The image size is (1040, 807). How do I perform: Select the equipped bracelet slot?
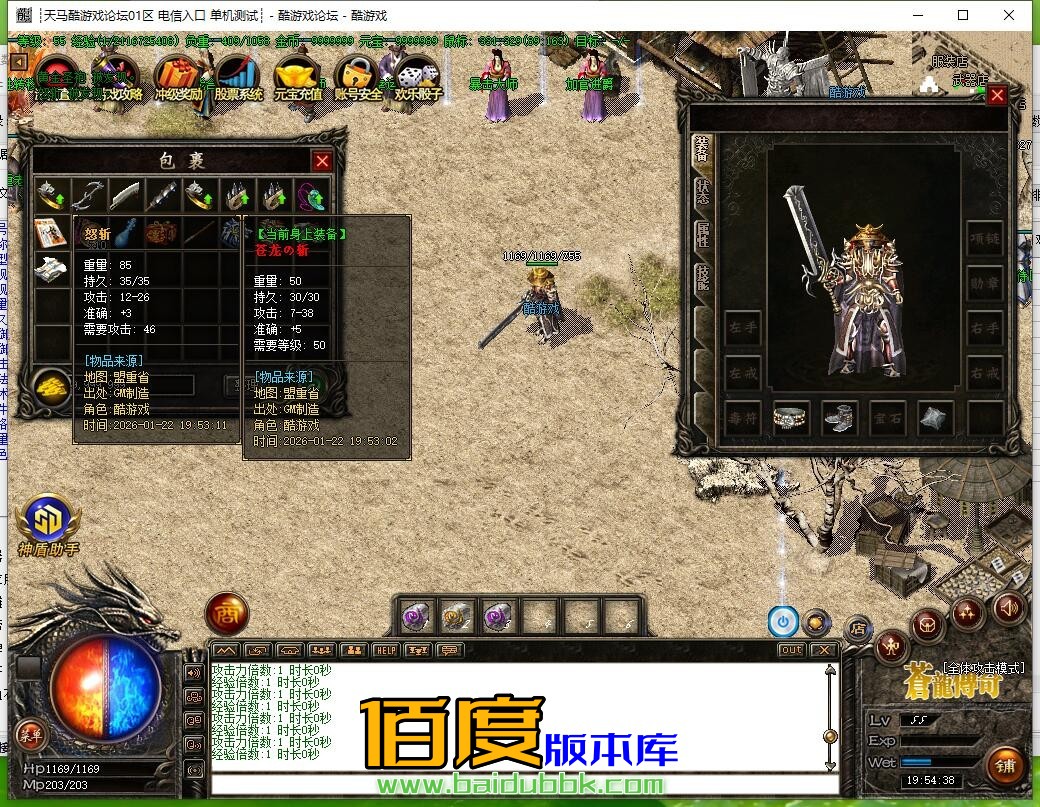791,419
